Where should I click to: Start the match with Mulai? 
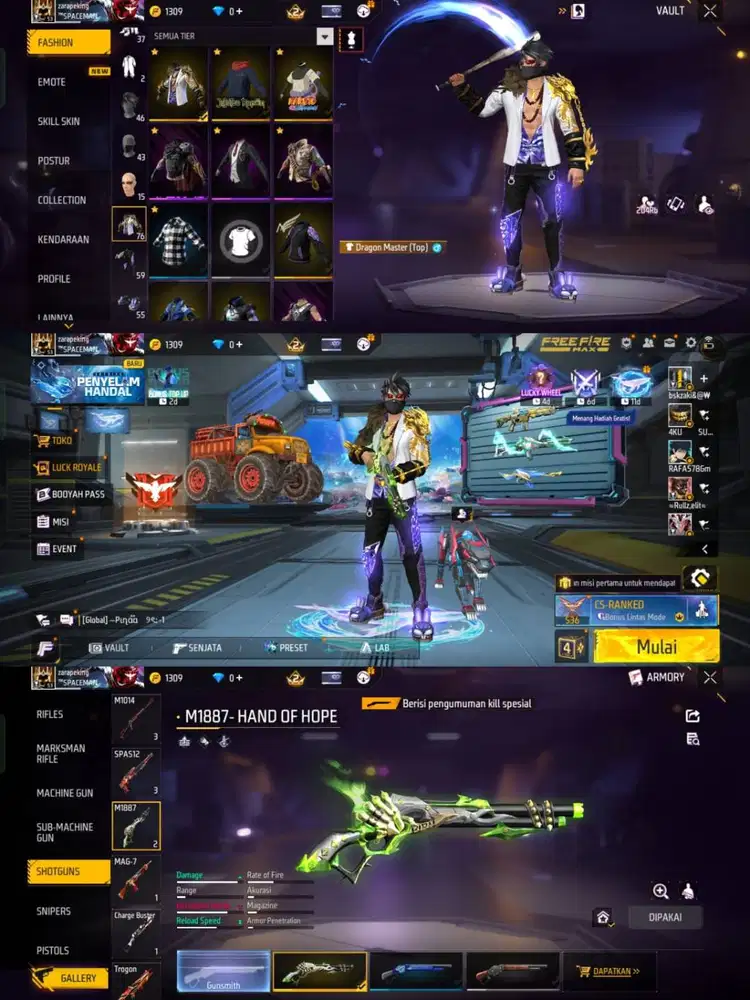click(656, 647)
